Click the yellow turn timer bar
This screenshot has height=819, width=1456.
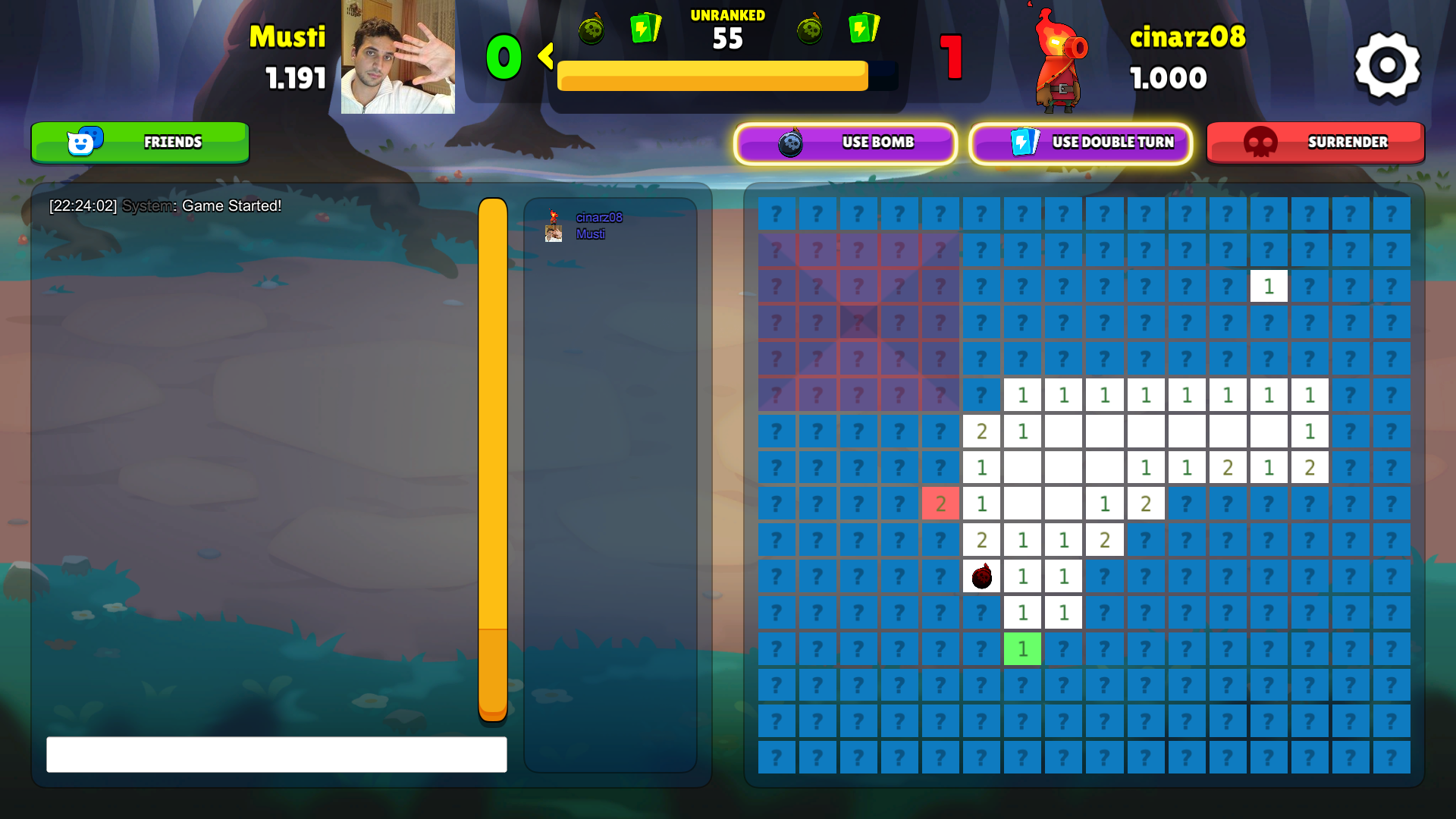click(711, 77)
